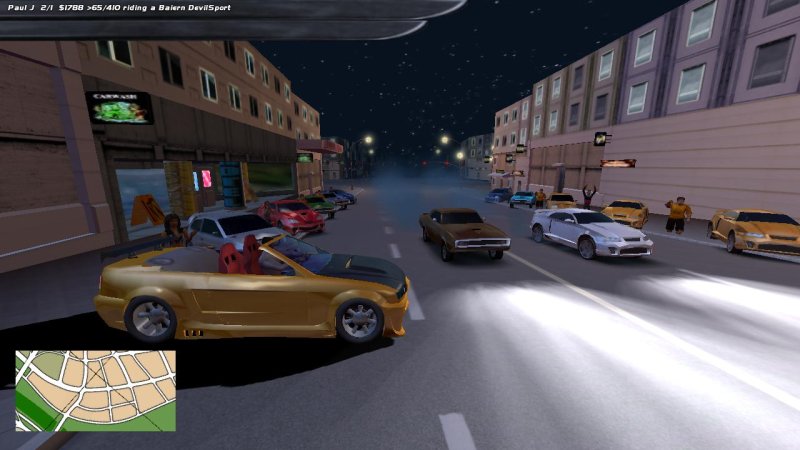Click the city street minimap
The width and height of the screenshot is (800, 450).
[95, 390]
